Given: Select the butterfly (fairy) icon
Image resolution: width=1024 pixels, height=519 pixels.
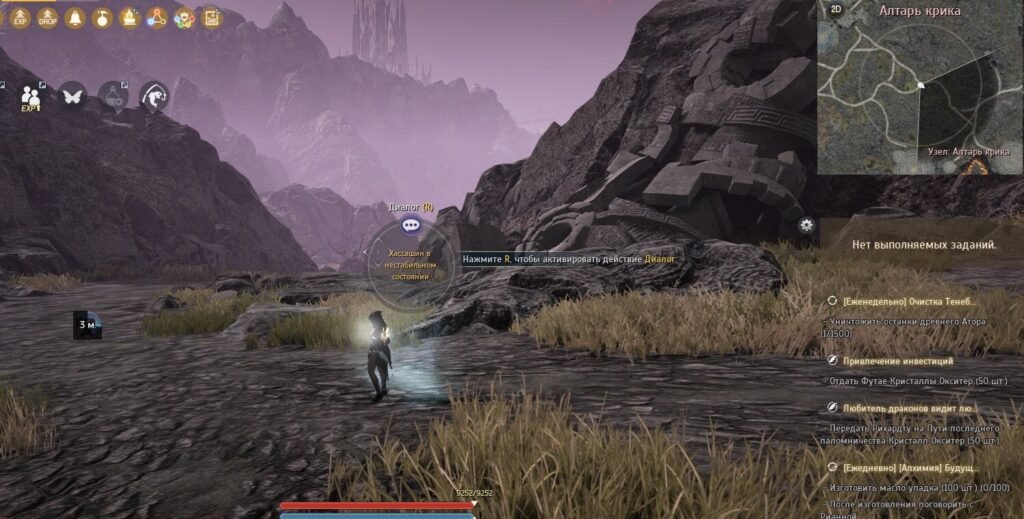Looking at the screenshot, I should 72,96.
